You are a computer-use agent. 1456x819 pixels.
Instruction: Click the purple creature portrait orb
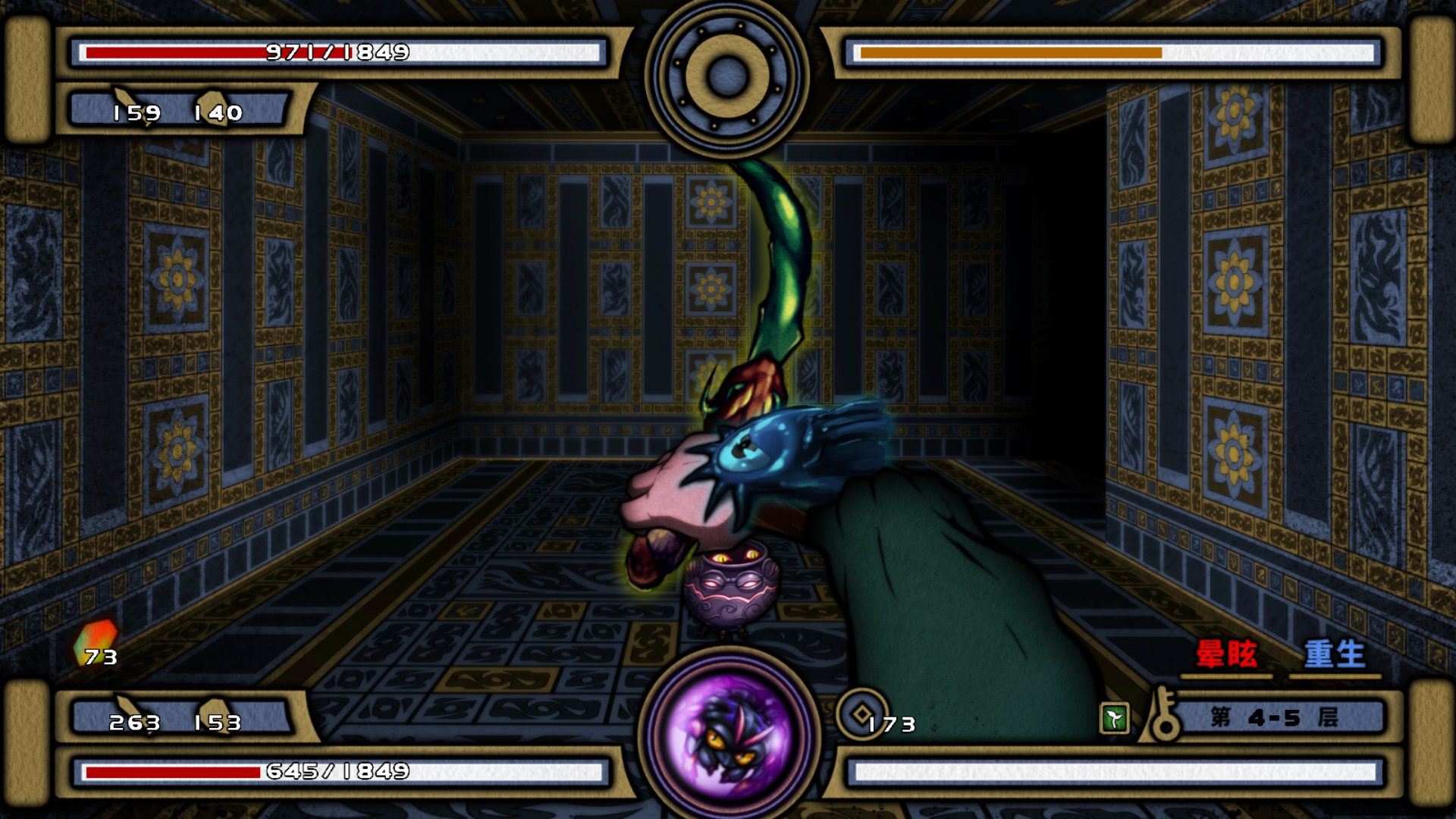(x=728, y=733)
